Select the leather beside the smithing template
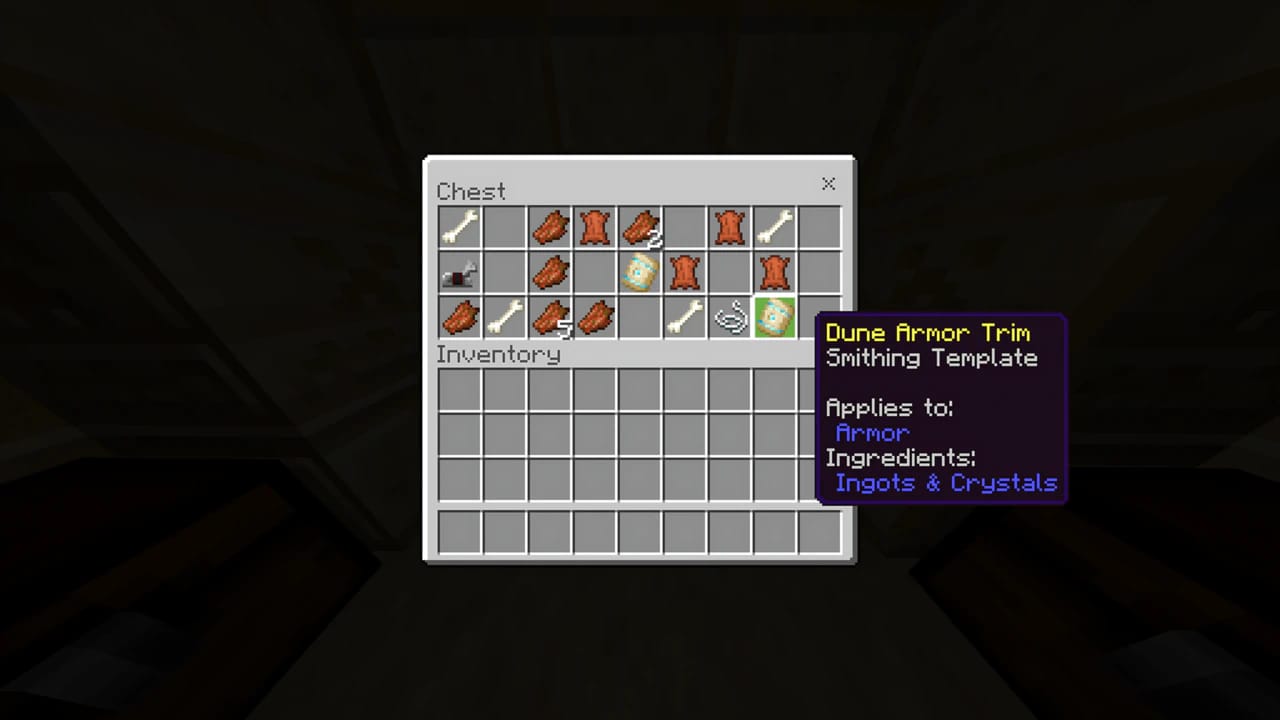The height and width of the screenshot is (720, 1280). 684,272
